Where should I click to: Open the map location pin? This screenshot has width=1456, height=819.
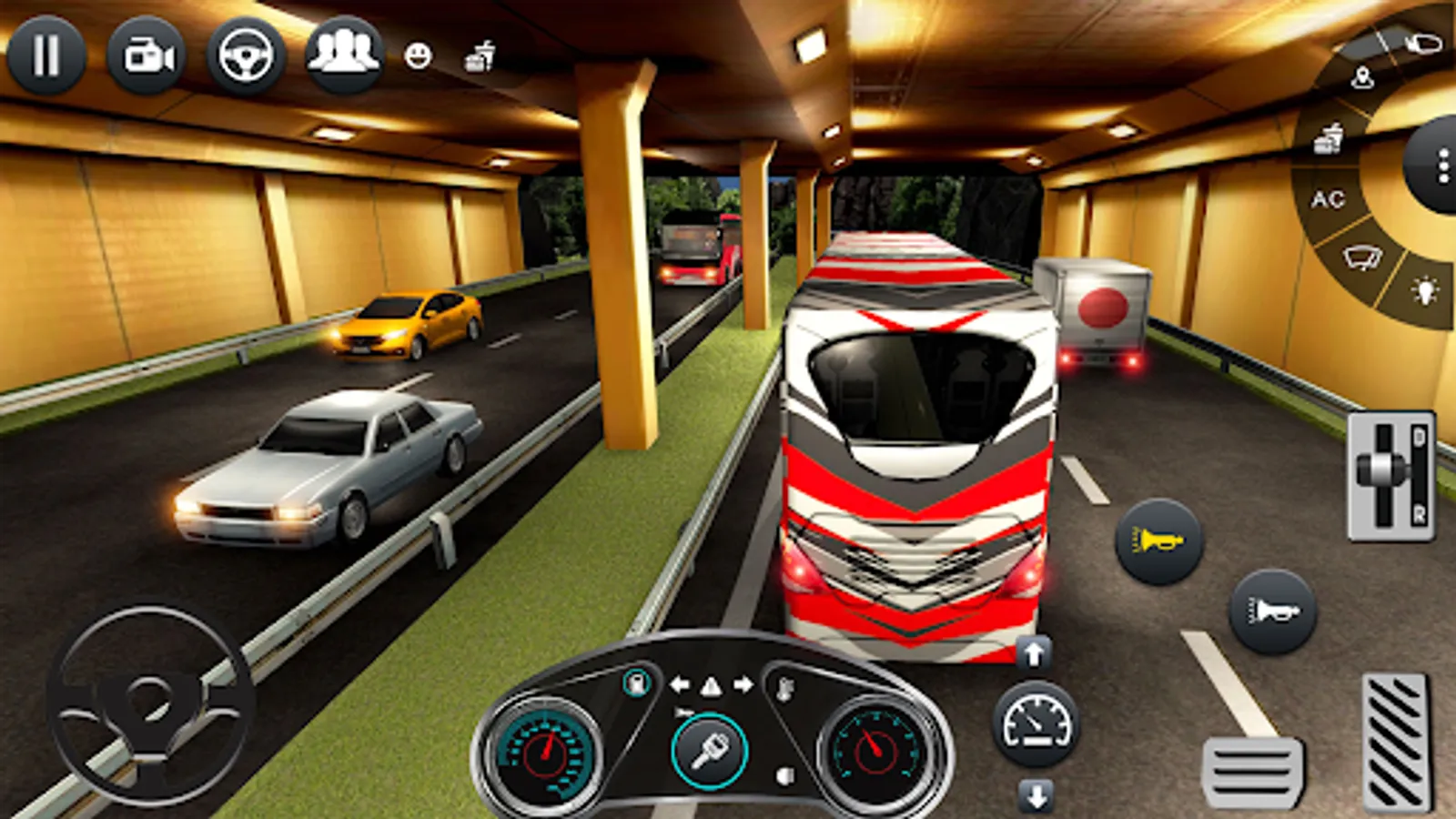pos(1362,78)
